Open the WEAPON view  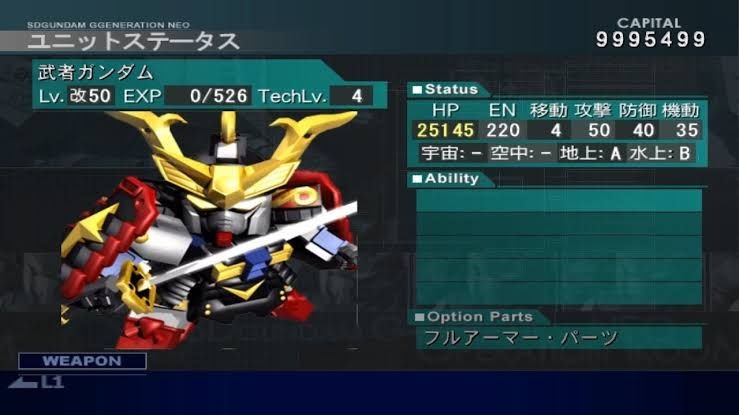pyautogui.click(x=82, y=361)
